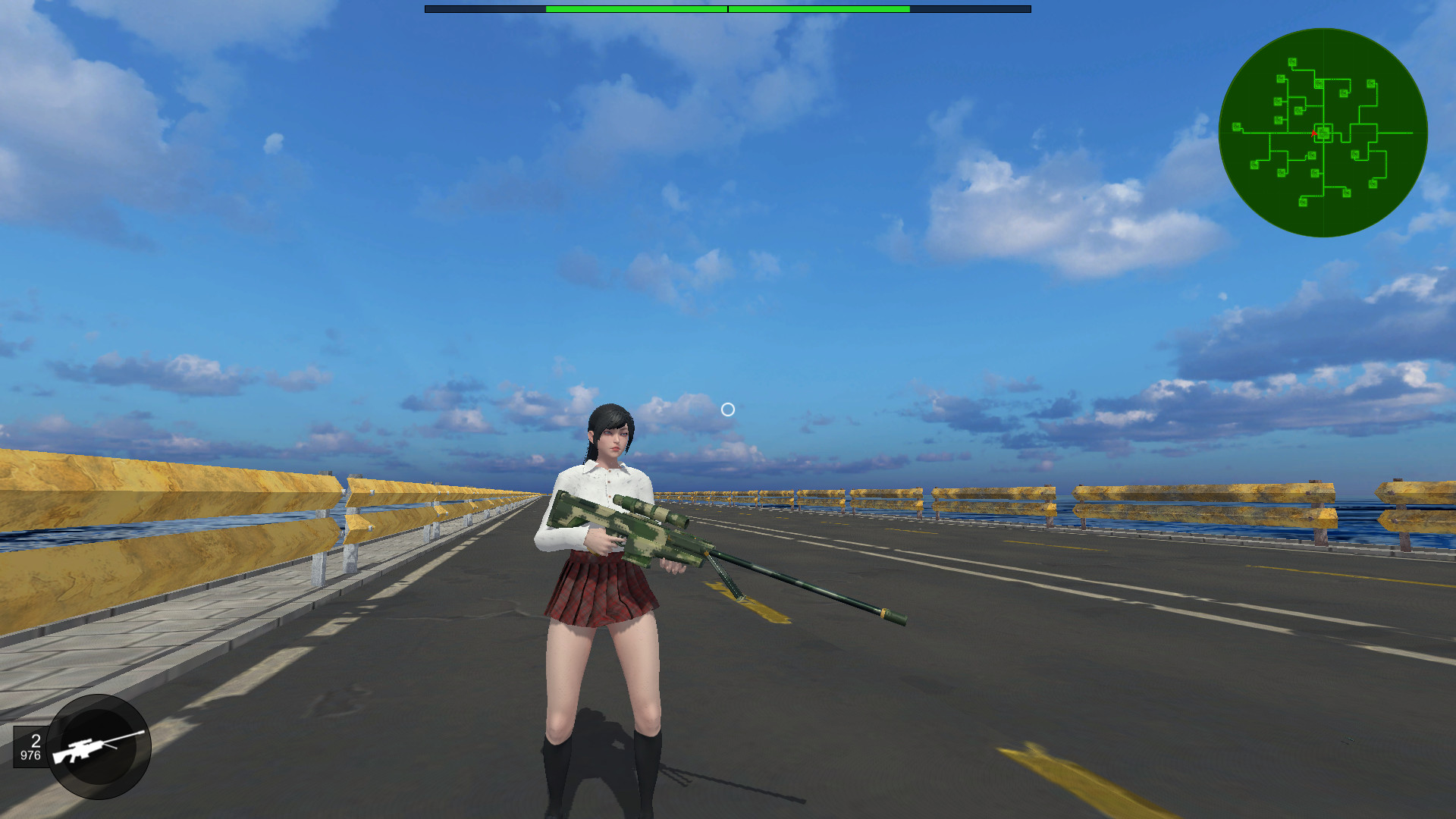Click the divider between the two green bar segments
This screenshot has width=1456, height=819.
tap(727, 8)
